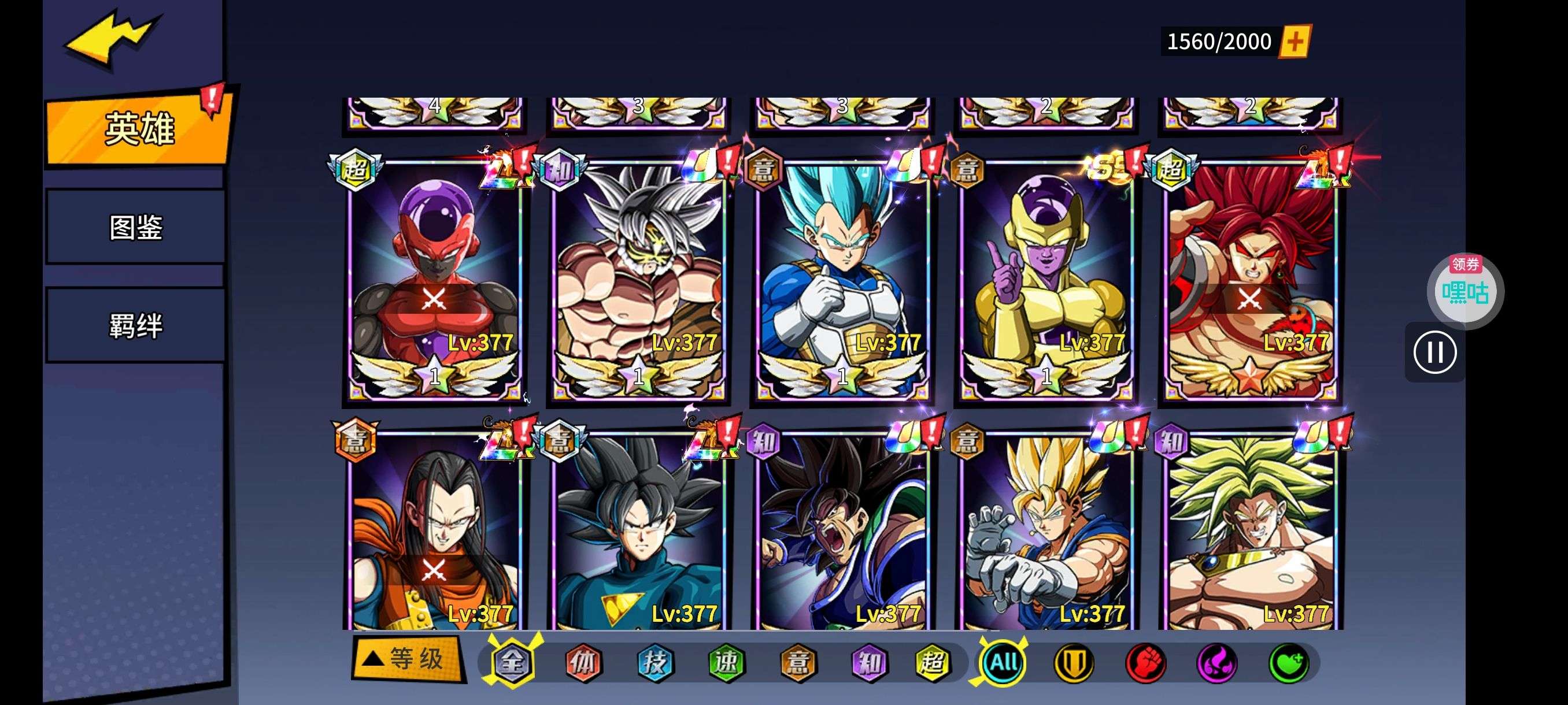1568x705 pixels.
Task: Toggle the 等级 sort button
Action: 408,658
